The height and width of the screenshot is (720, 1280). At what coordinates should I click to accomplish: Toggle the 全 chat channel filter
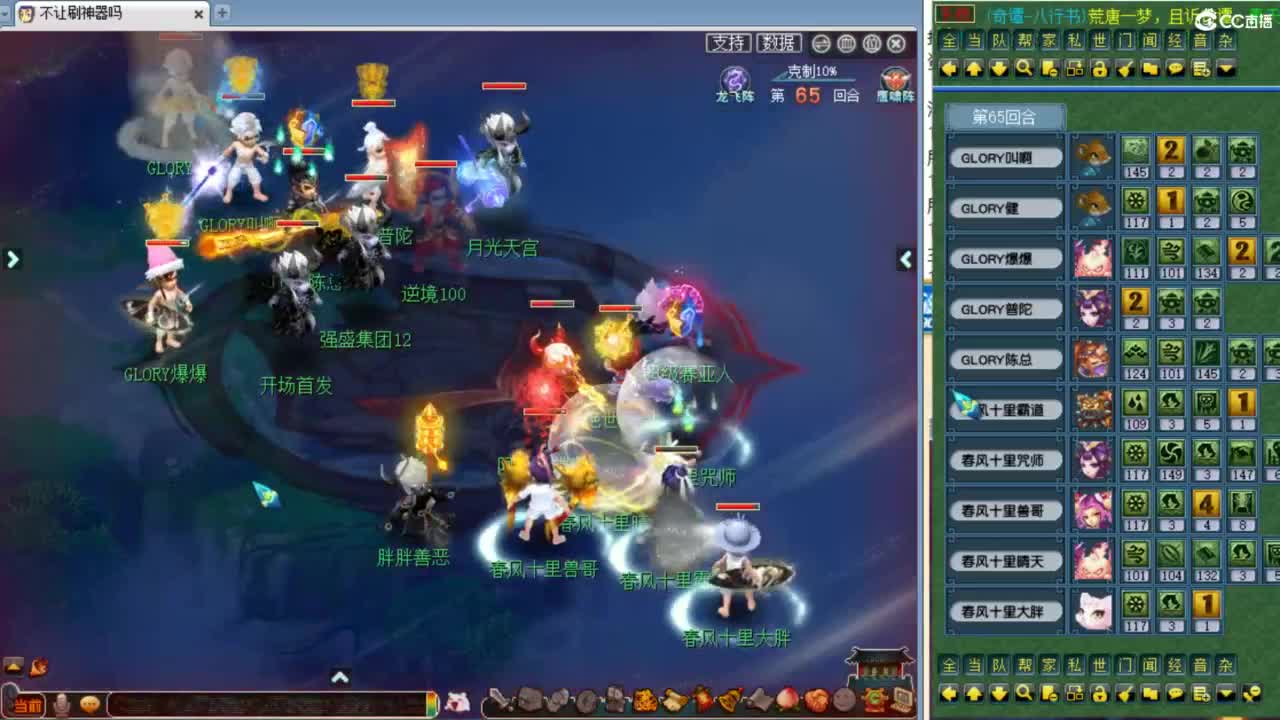[x=951, y=42]
